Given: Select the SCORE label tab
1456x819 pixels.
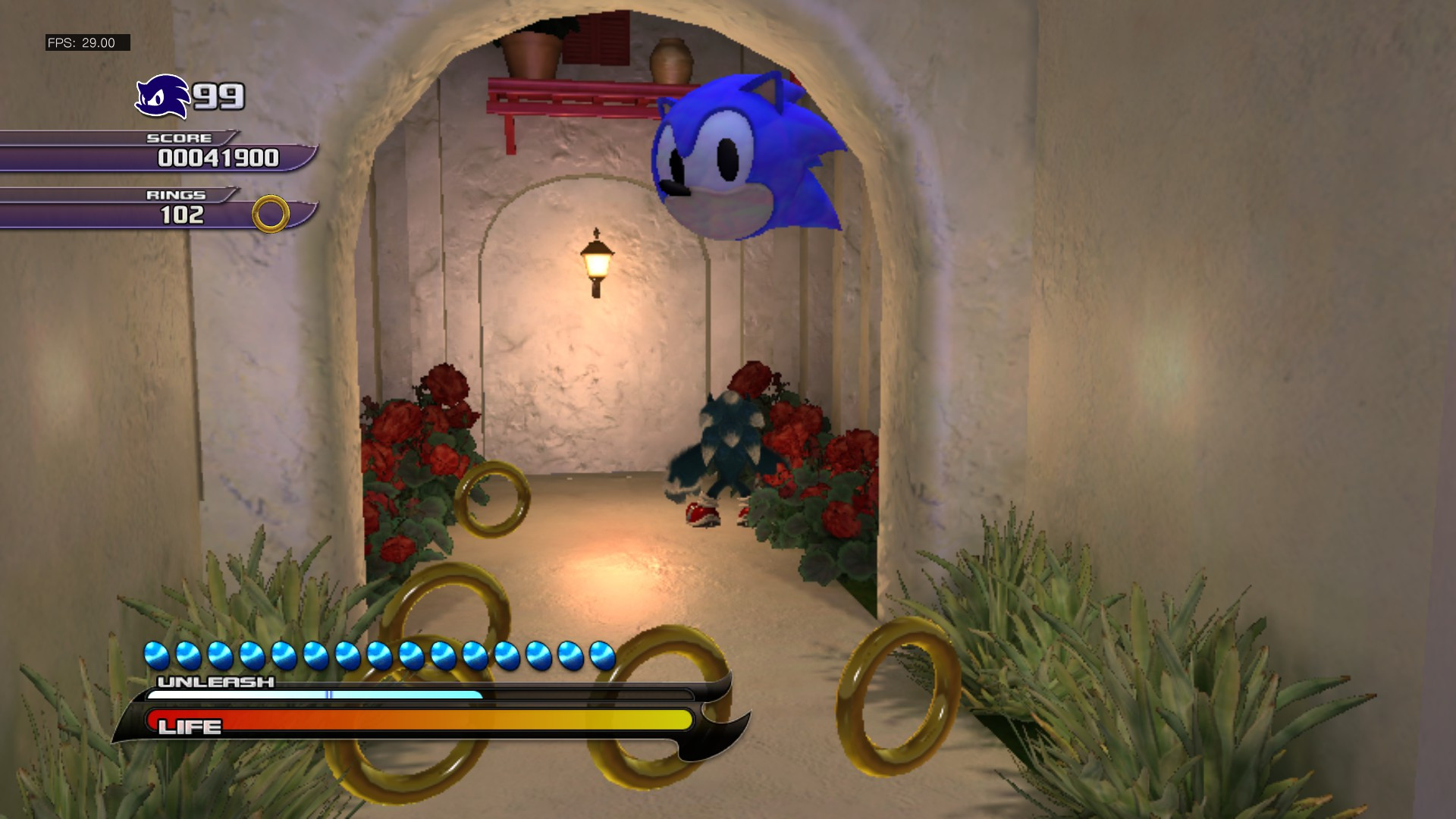Looking at the screenshot, I should coord(180,138).
